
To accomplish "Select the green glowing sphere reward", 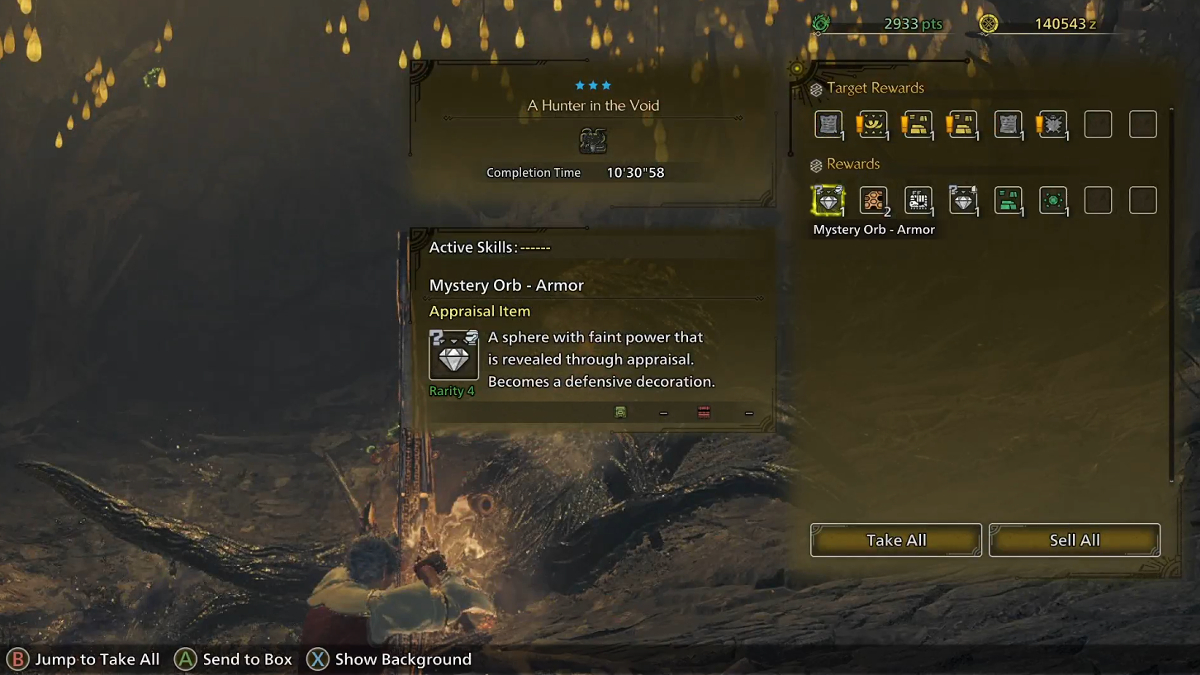I will 1053,200.
